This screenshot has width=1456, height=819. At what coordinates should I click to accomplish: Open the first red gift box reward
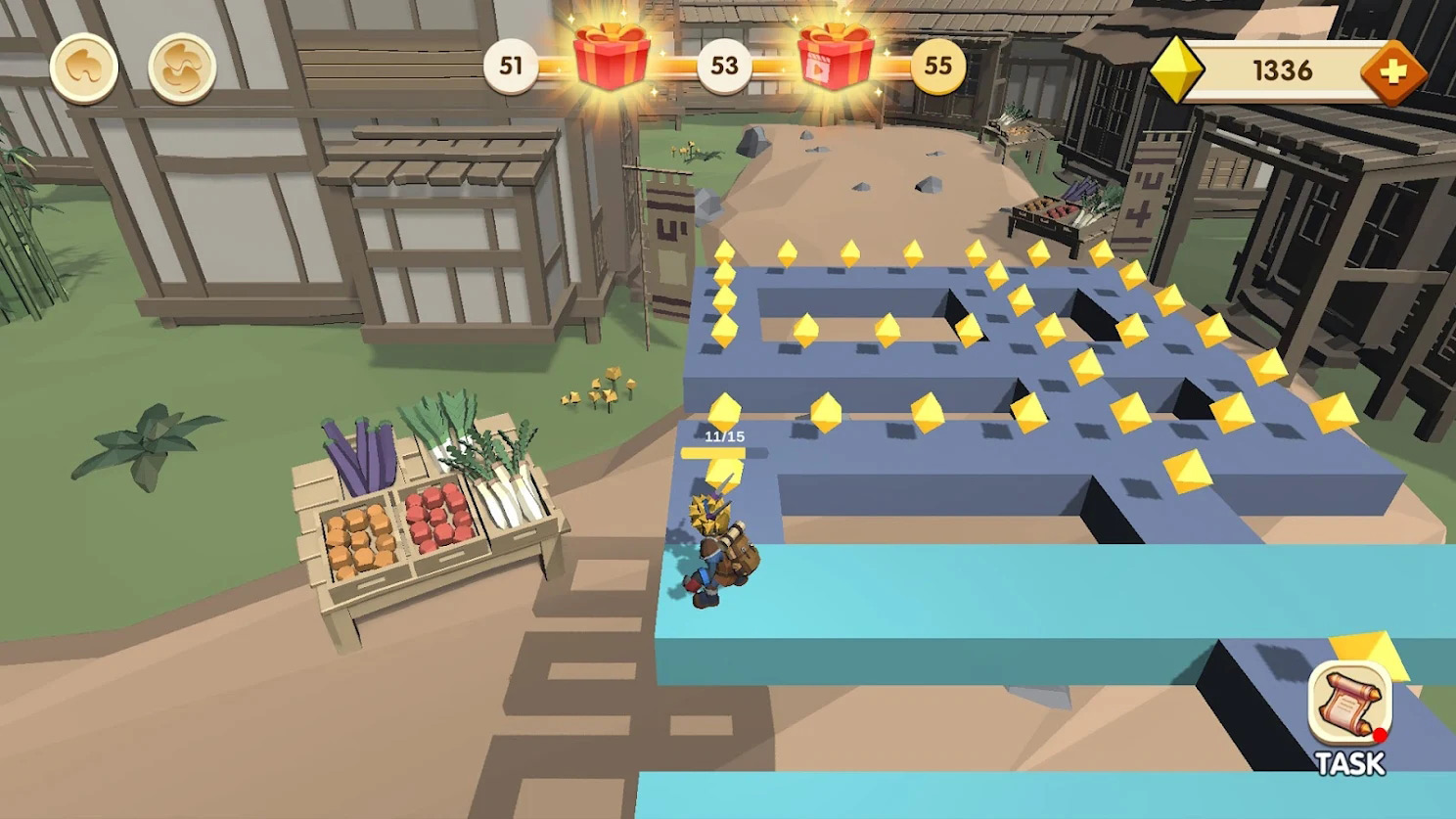click(612, 57)
